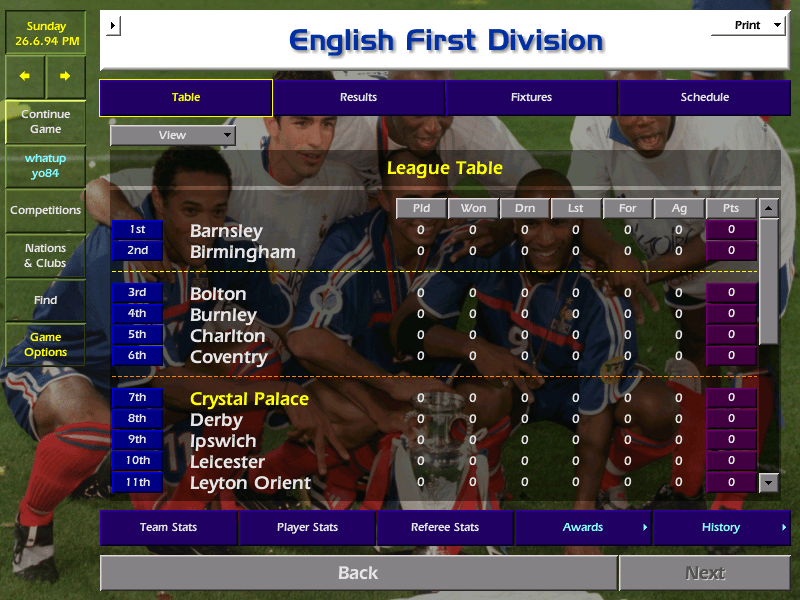Click the league table scroll-down arrow
Screen dimensions: 800x600
tap(768, 482)
